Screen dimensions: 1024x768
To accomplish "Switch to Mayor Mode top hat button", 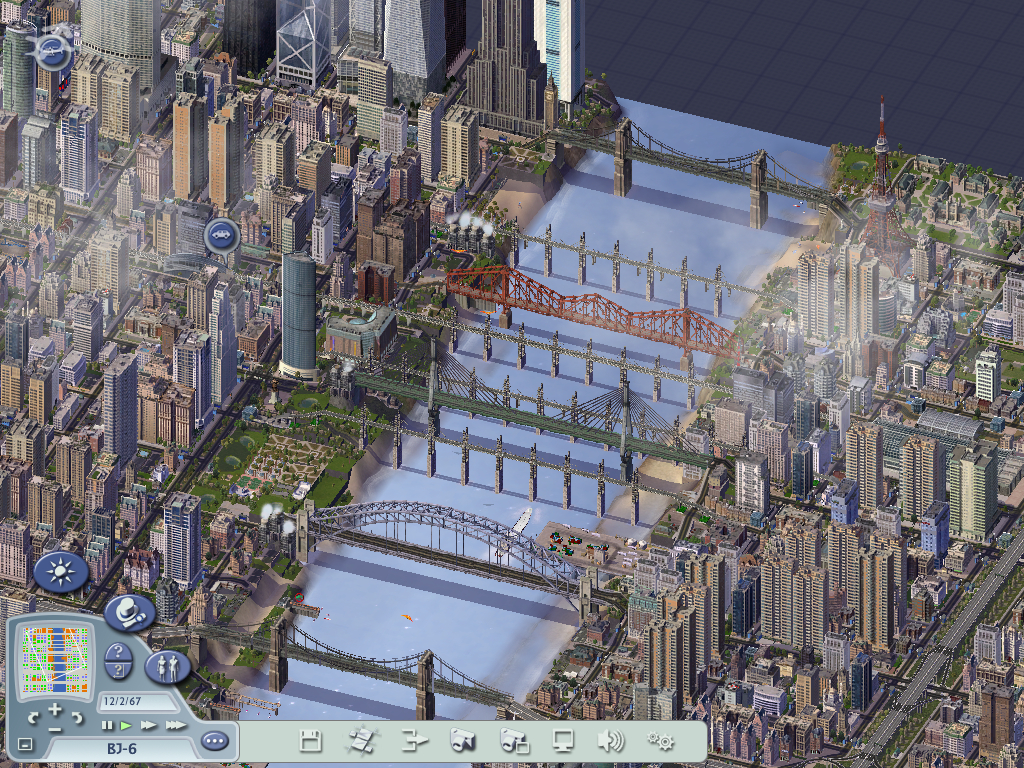I will (129, 611).
